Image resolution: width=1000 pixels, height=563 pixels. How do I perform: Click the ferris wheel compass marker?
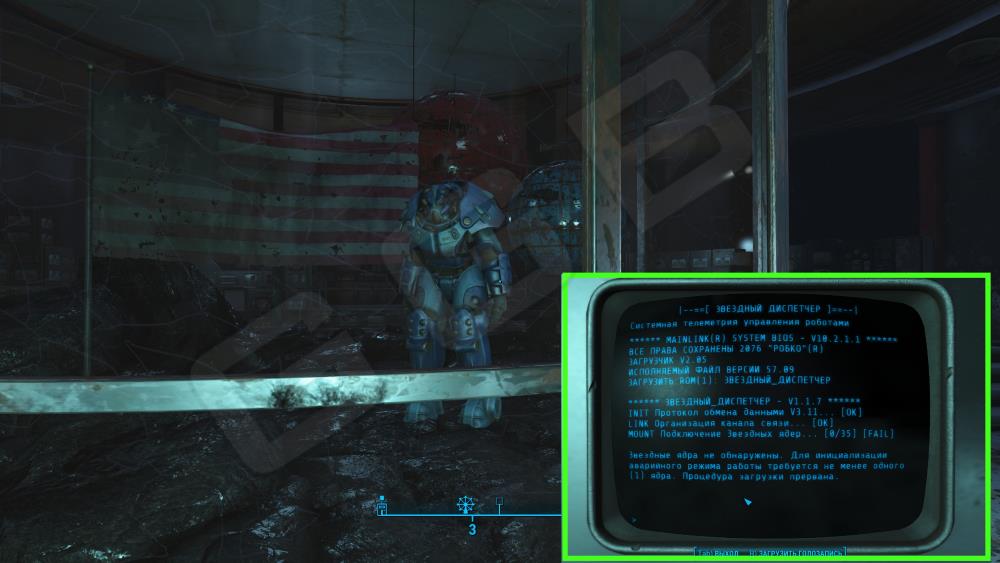pyautogui.click(x=465, y=505)
